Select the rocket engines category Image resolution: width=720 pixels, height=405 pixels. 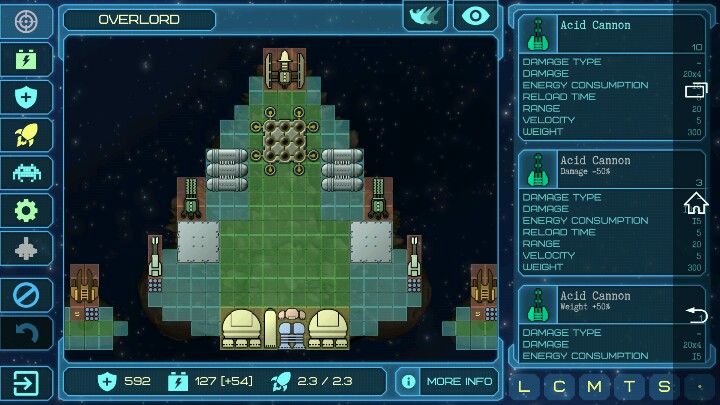(x=26, y=135)
